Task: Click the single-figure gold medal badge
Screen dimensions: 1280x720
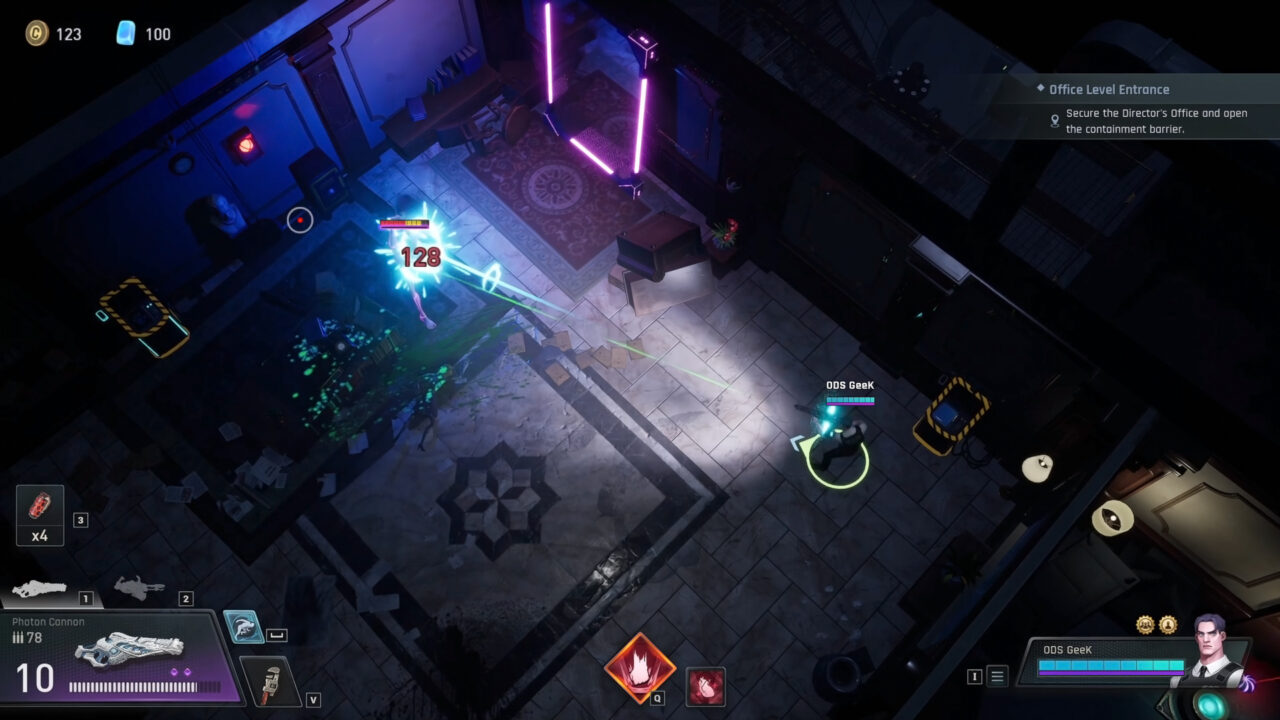Action: point(1168,625)
